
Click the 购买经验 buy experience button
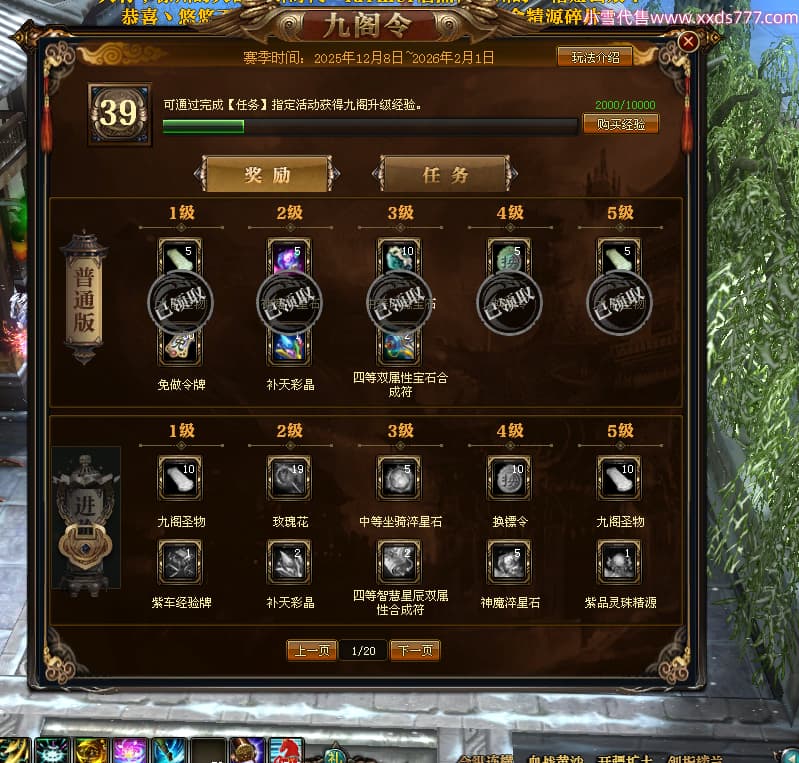(620, 124)
